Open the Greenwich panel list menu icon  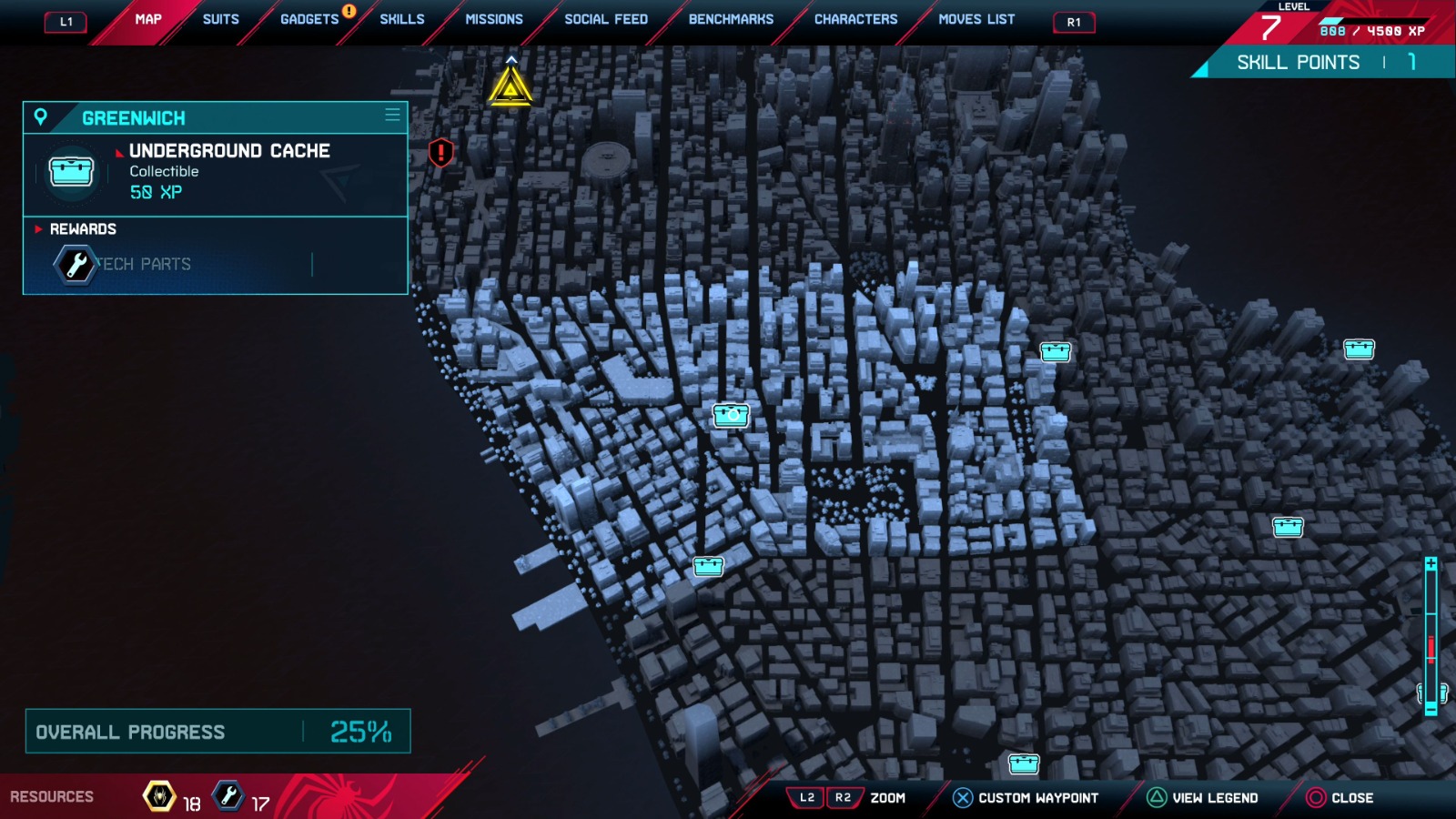click(x=392, y=115)
